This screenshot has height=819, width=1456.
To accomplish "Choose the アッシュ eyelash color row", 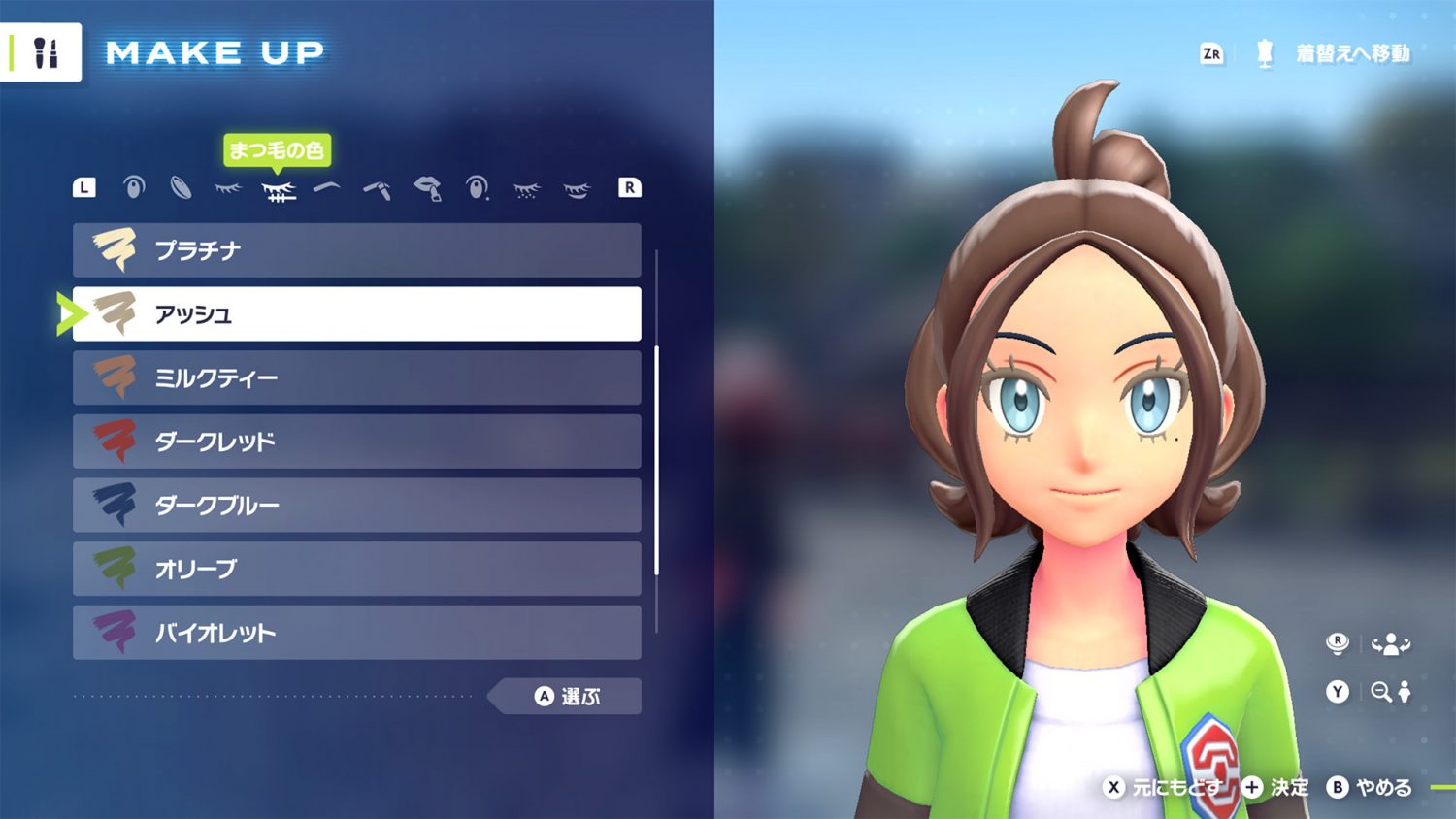I will point(356,313).
